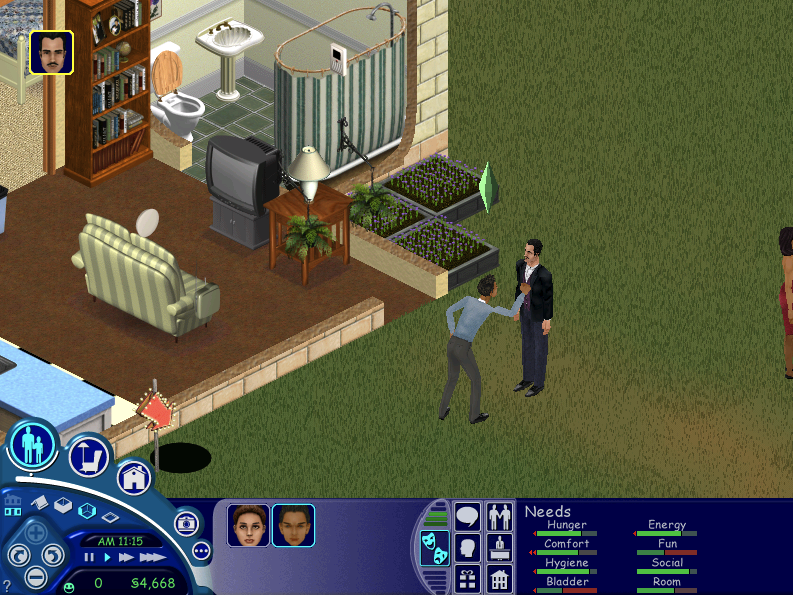Select the walls cutaway cube icon
Image resolution: width=793 pixels, height=595 pixels.
pos(87,511)
